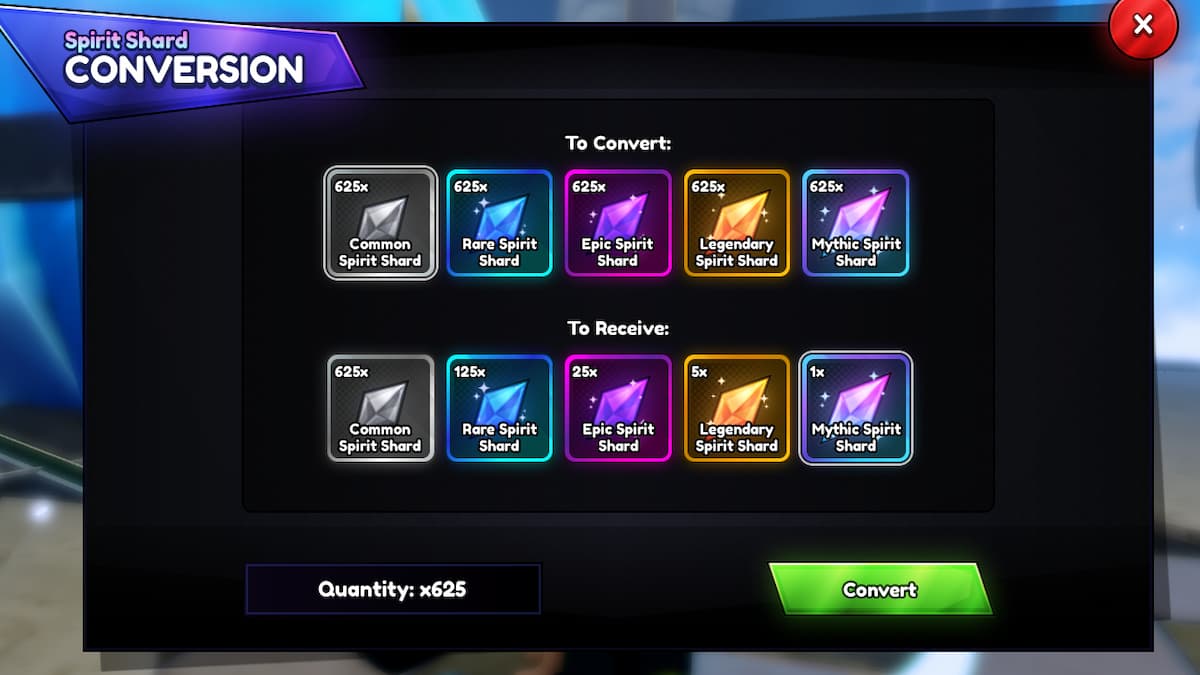Click the green Convert button
1200x675 pixels.
tap(879, 589)
